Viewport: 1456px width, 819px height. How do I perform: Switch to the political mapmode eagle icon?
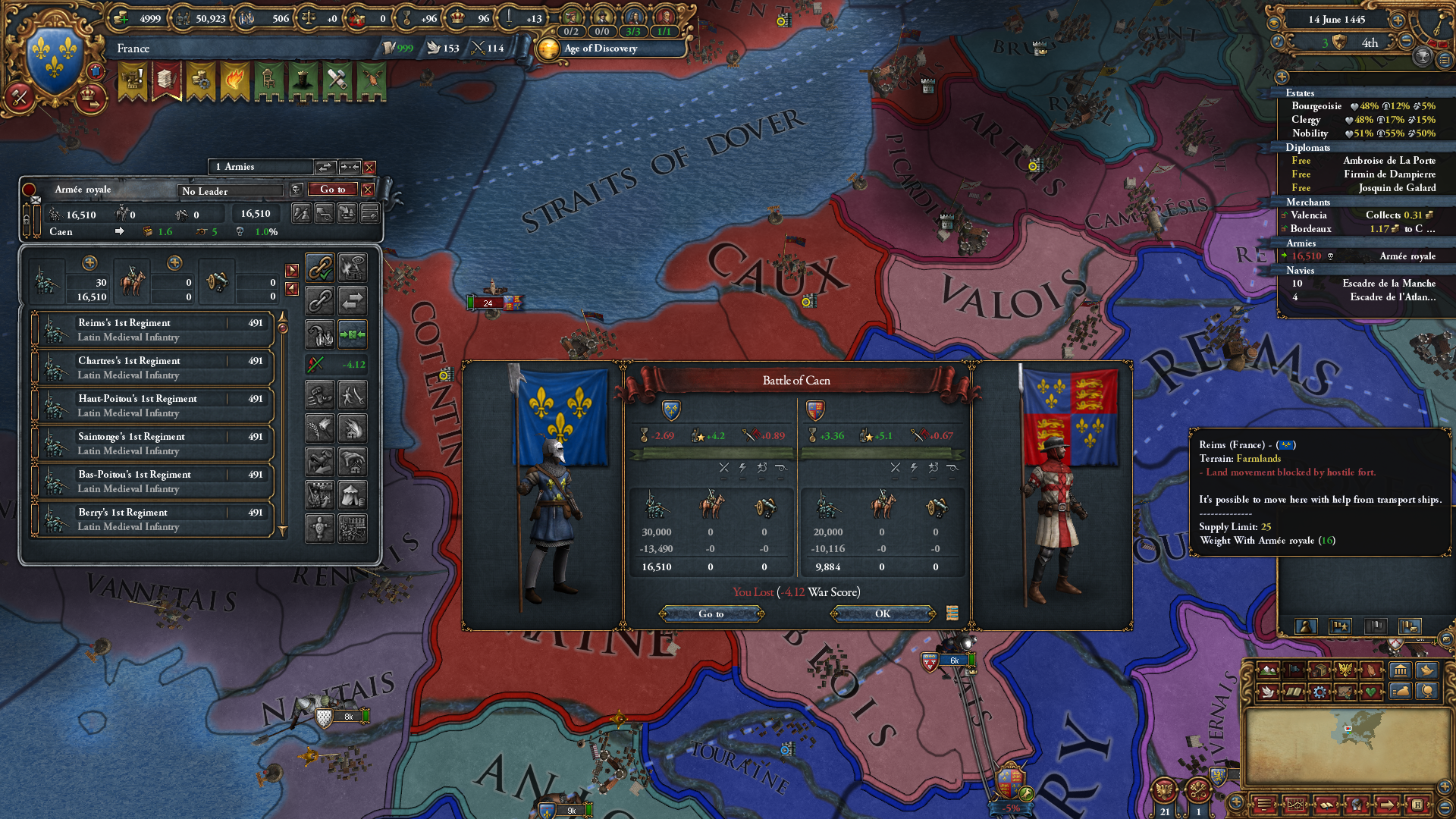click(x=1345, y=671)
